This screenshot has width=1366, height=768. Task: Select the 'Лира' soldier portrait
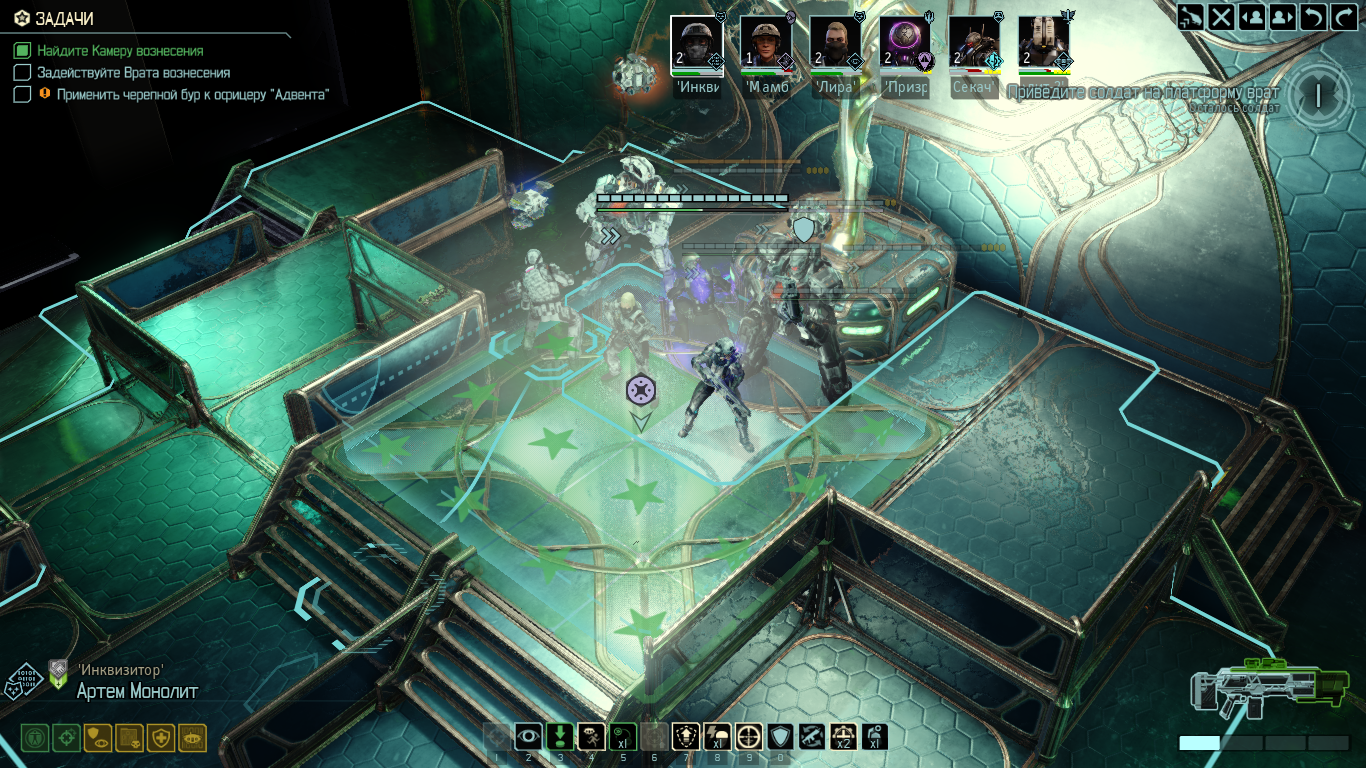point(835,44)
